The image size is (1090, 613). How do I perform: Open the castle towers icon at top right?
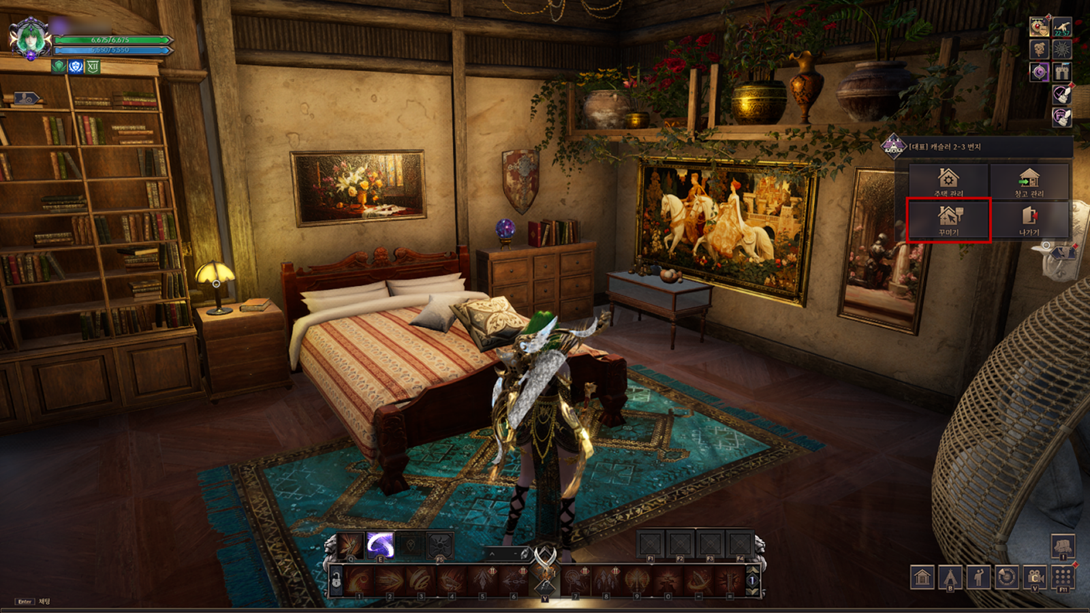pos(1062,71)
